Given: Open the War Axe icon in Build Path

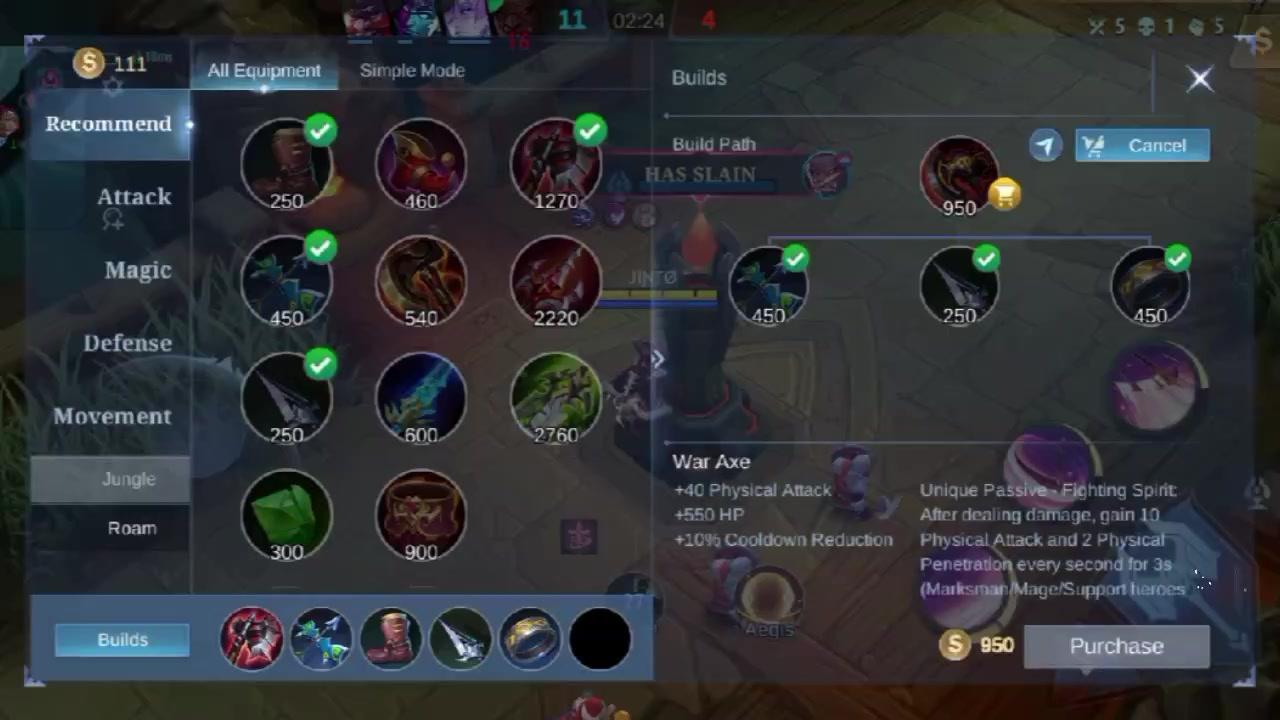Looking at the screenshot, I should pos(958,172).
